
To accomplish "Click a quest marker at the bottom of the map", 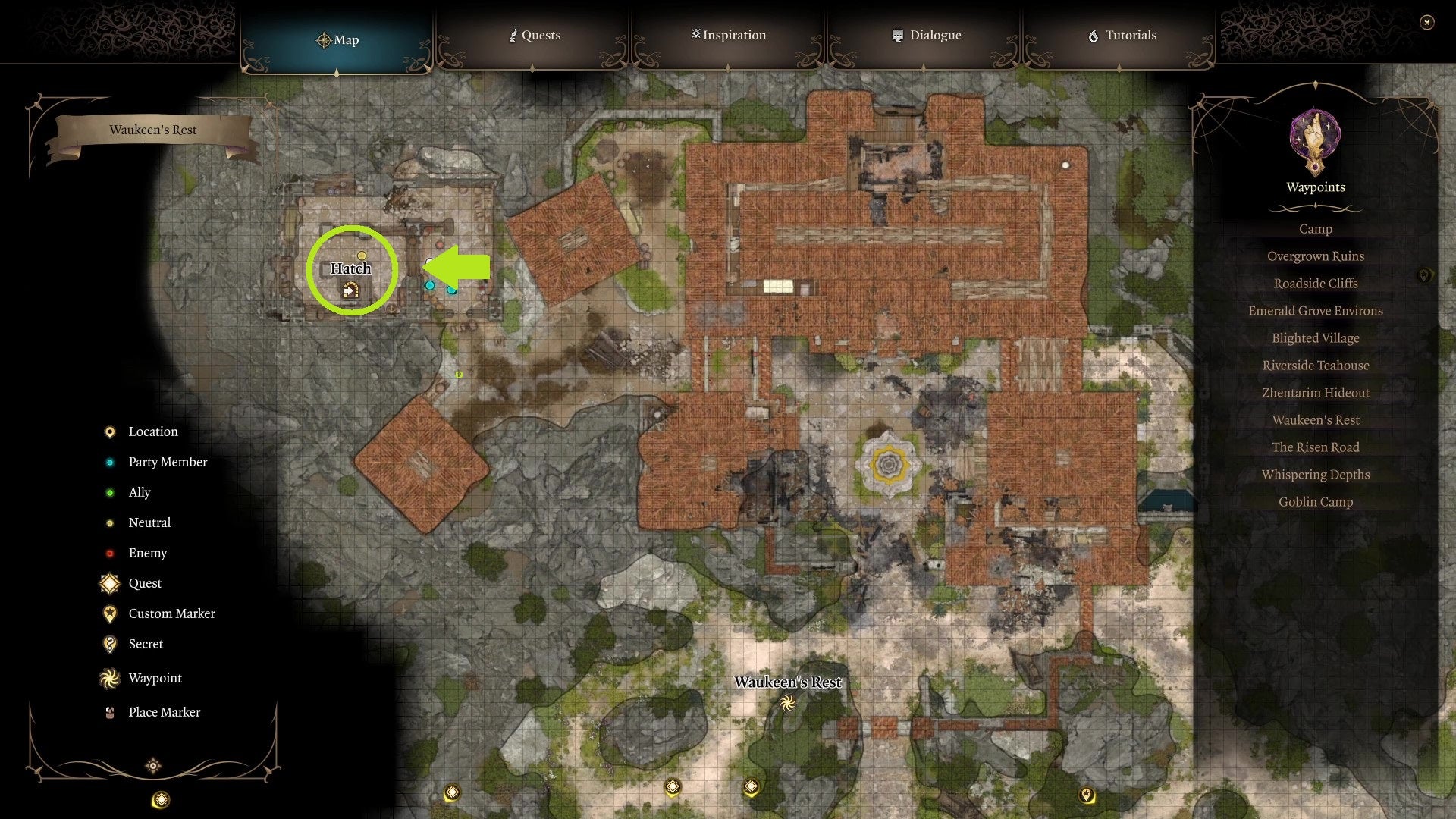I will pos(671,787).
